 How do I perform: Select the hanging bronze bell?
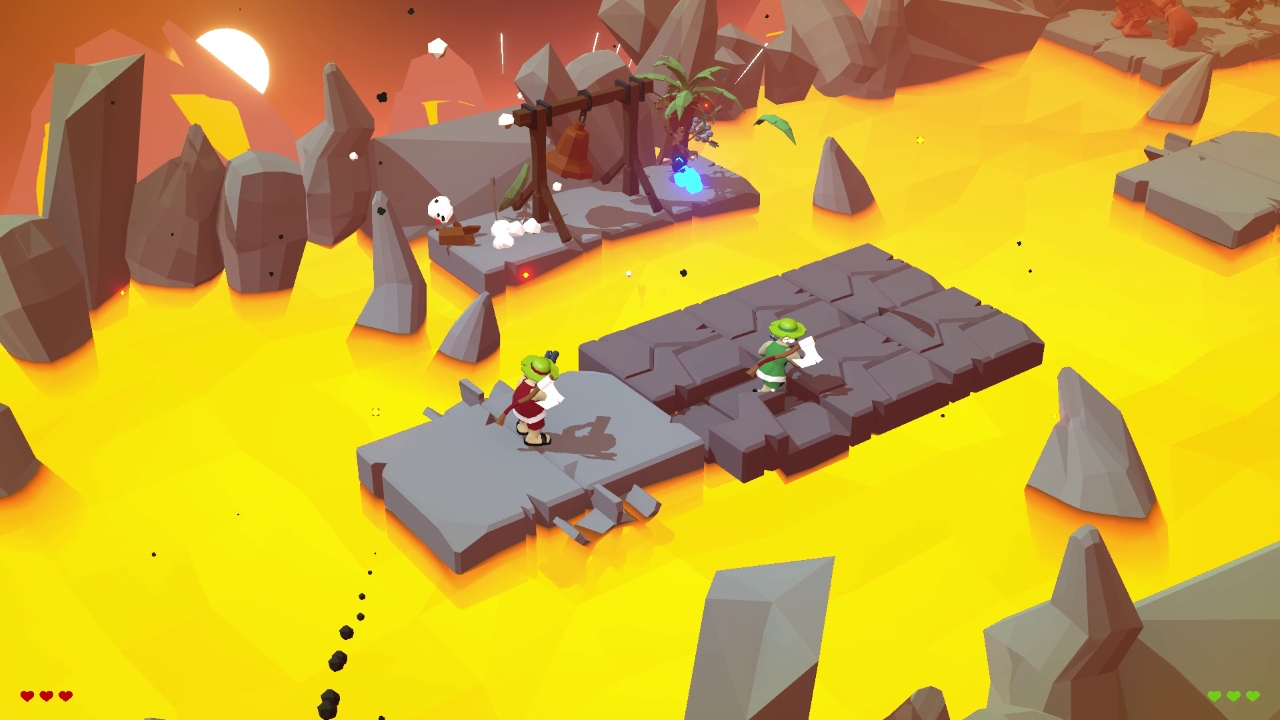(568, 152)
